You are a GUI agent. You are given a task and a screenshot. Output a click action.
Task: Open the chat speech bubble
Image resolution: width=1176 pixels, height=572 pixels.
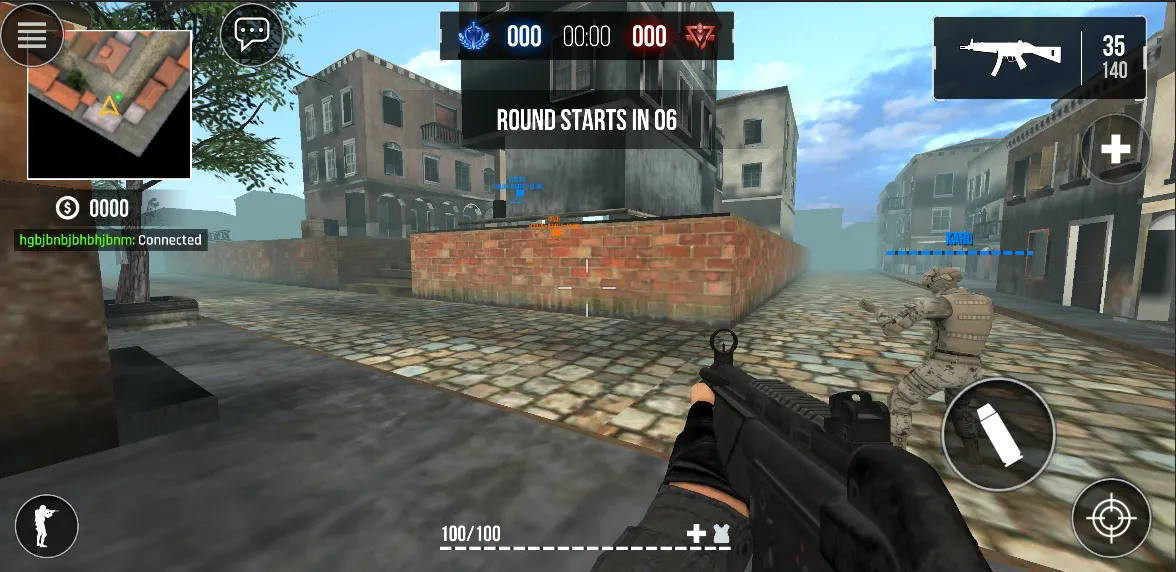point(251,35)
